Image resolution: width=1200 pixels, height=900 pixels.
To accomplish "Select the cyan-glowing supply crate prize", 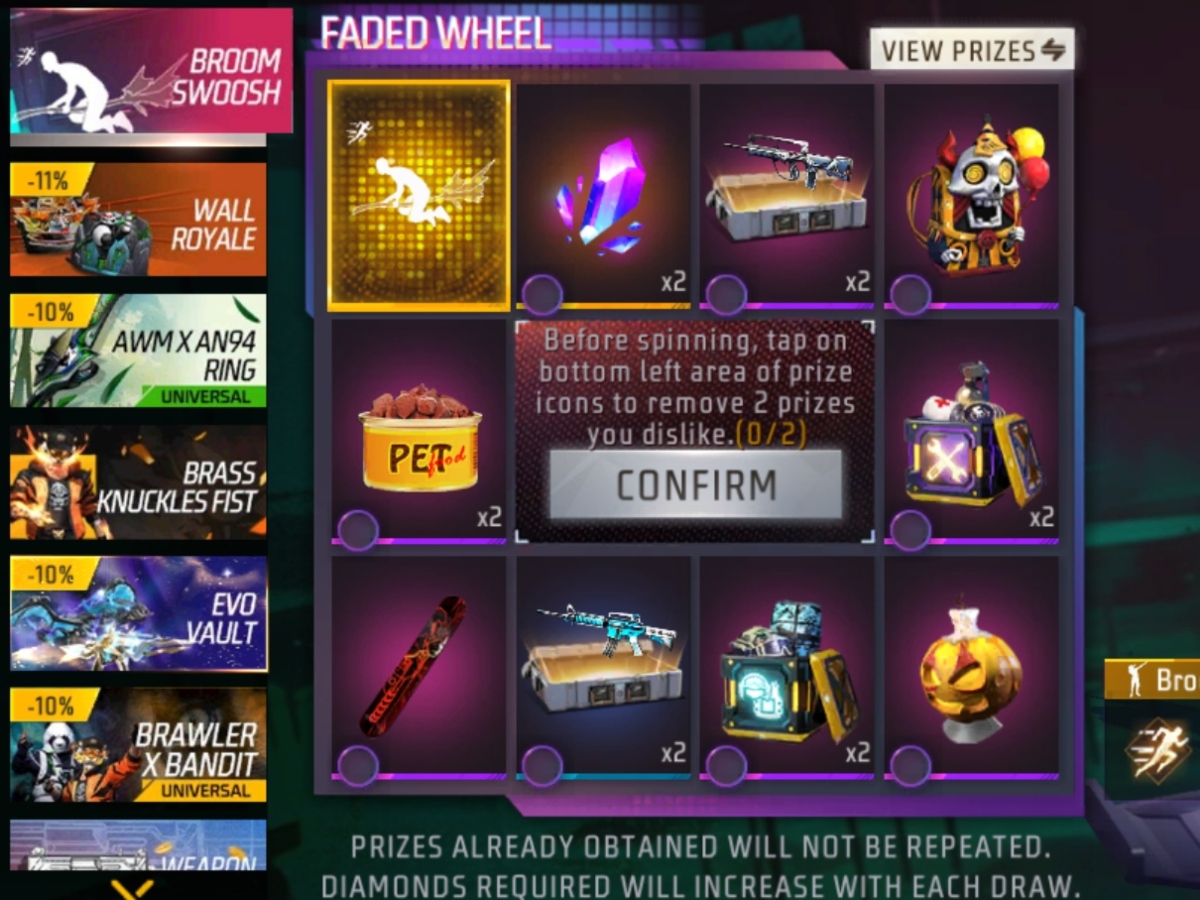I will tap(788, 667).
